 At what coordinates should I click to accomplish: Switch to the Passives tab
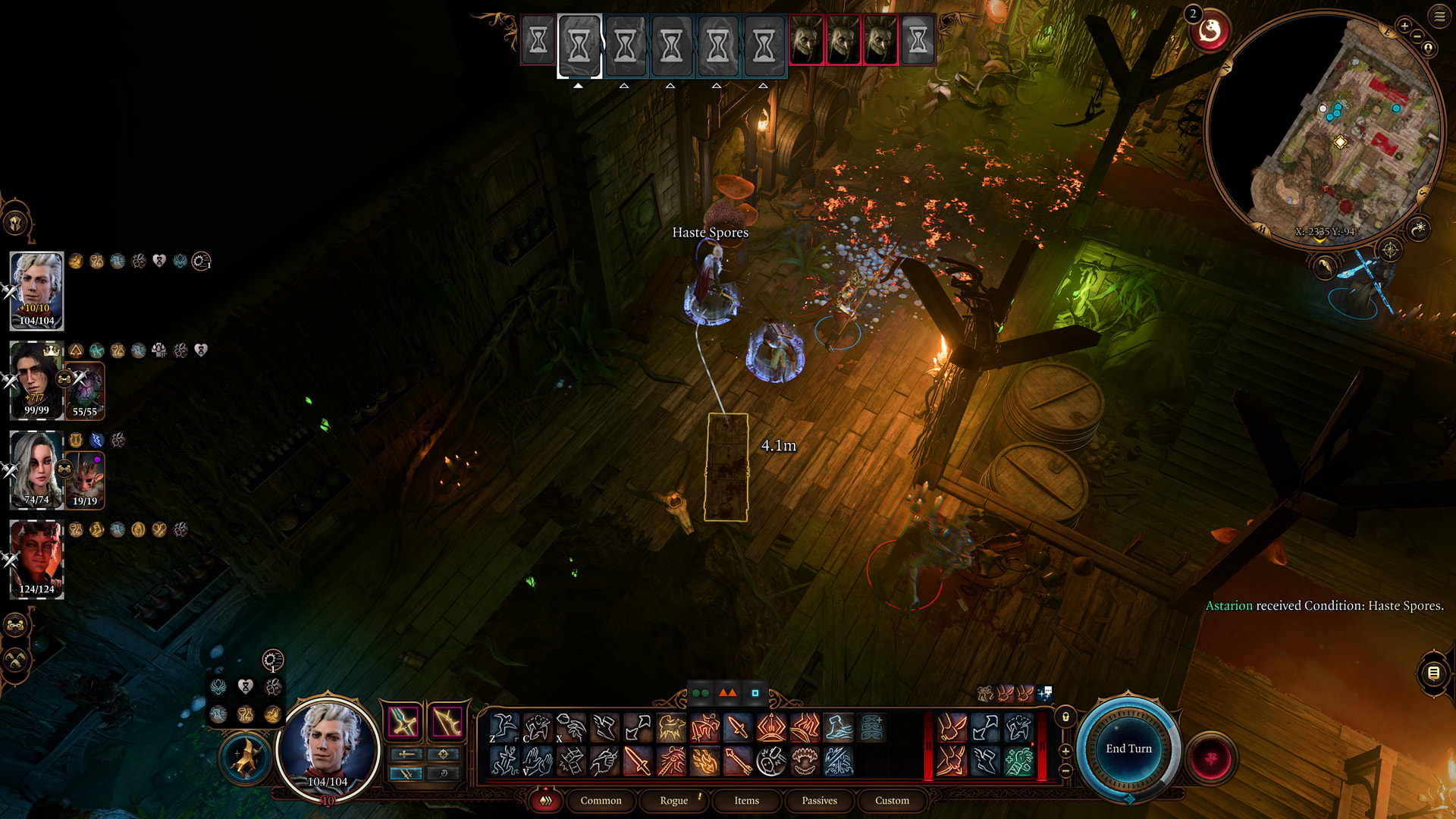(x=819, y=801)
